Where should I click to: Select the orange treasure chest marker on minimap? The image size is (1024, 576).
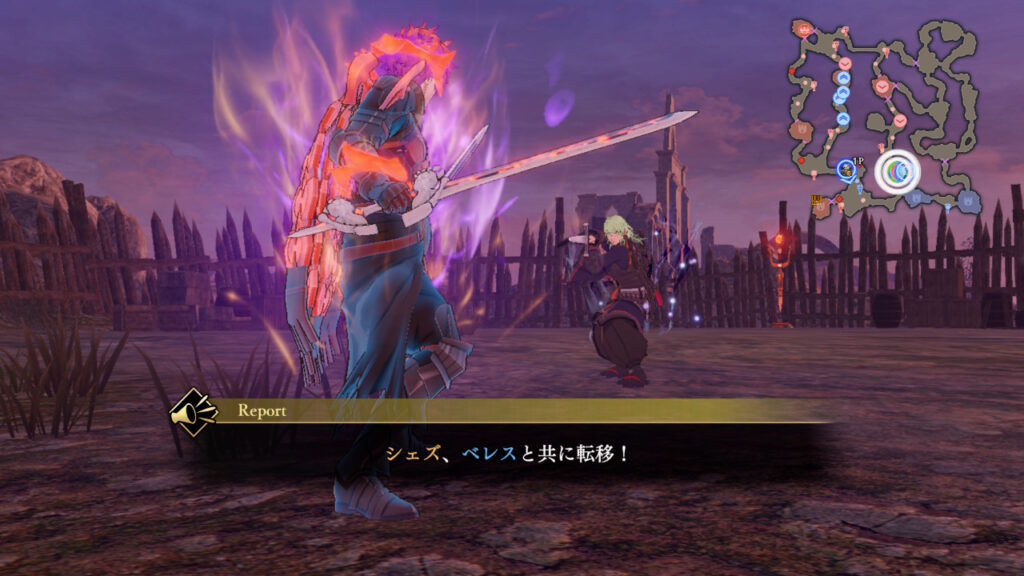[818, 200]
